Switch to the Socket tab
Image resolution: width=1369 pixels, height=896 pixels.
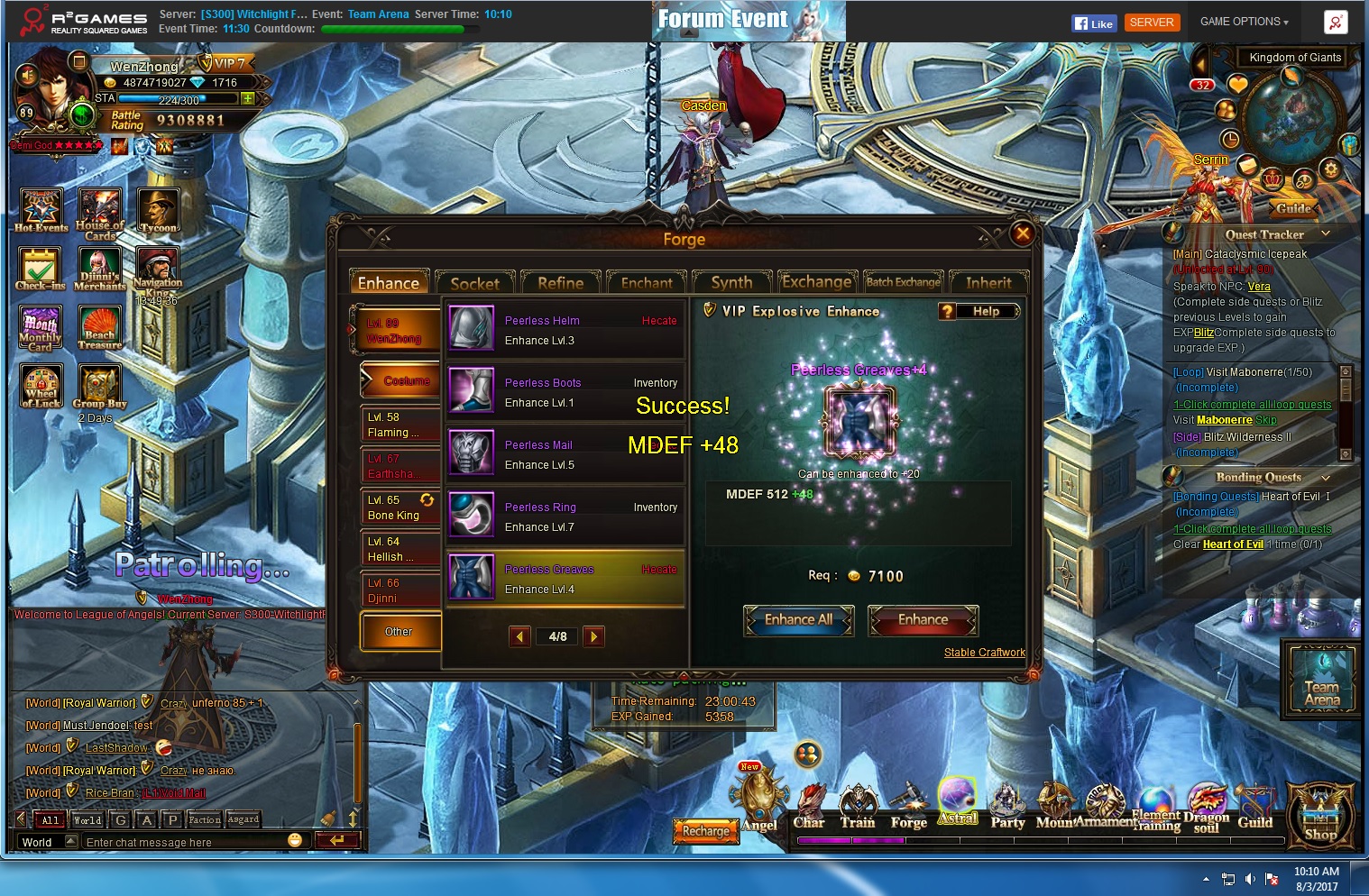pyautogui.click(x=474, y=283)
